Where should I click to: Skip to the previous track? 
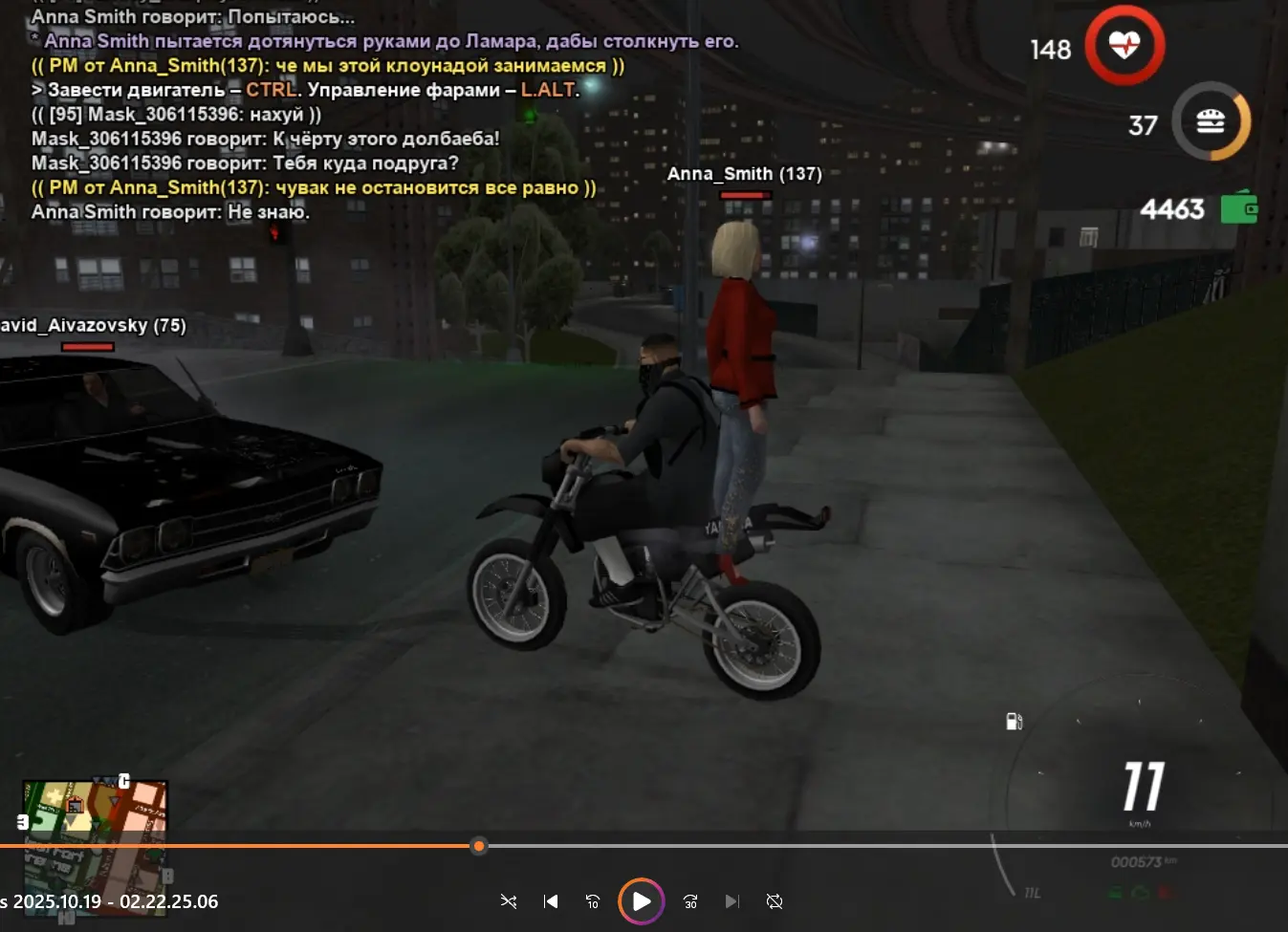(551, 900)
